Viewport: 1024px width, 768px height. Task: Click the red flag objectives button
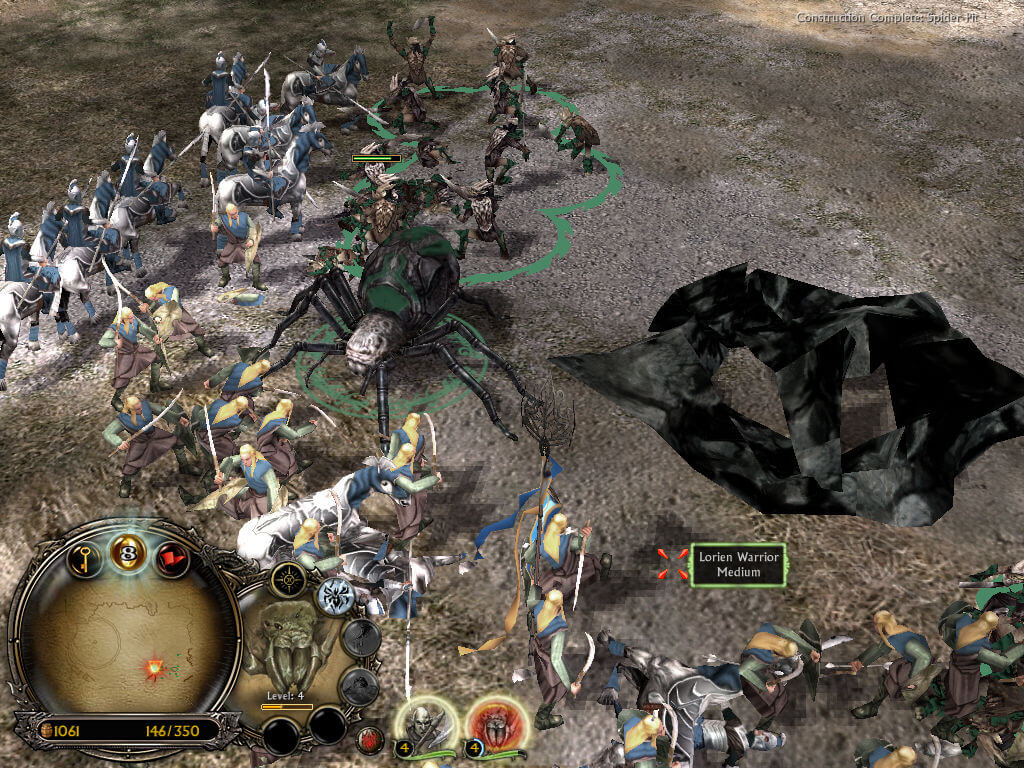(x=172, y=556)
